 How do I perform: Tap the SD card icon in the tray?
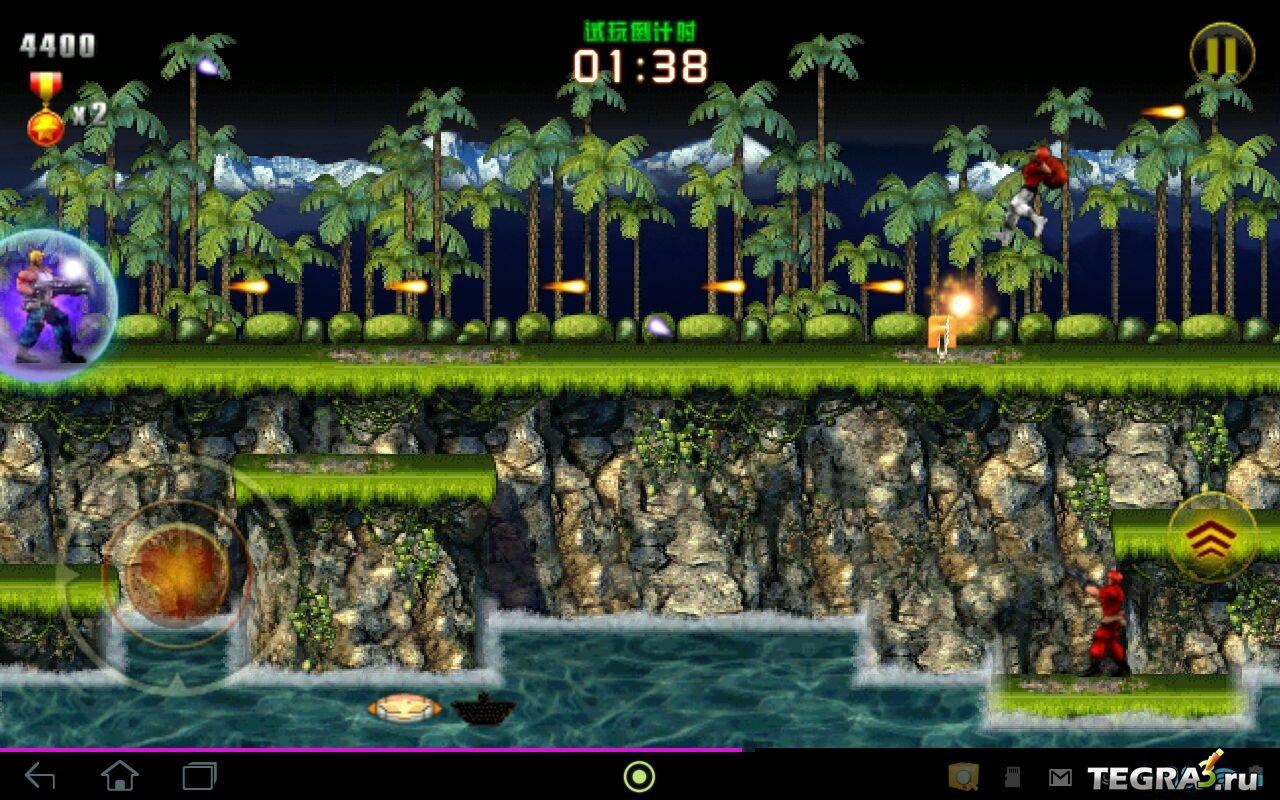coord(1013,777)
